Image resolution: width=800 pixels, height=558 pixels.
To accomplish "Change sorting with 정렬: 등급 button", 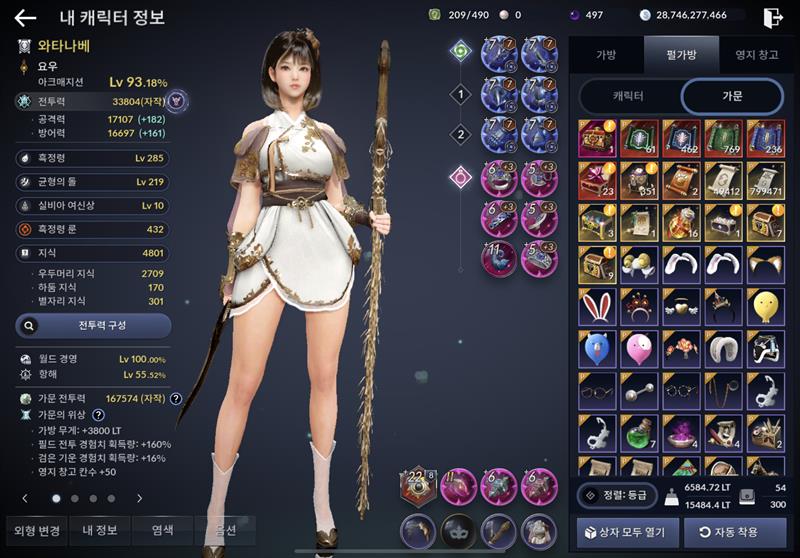I will (617, 495).
